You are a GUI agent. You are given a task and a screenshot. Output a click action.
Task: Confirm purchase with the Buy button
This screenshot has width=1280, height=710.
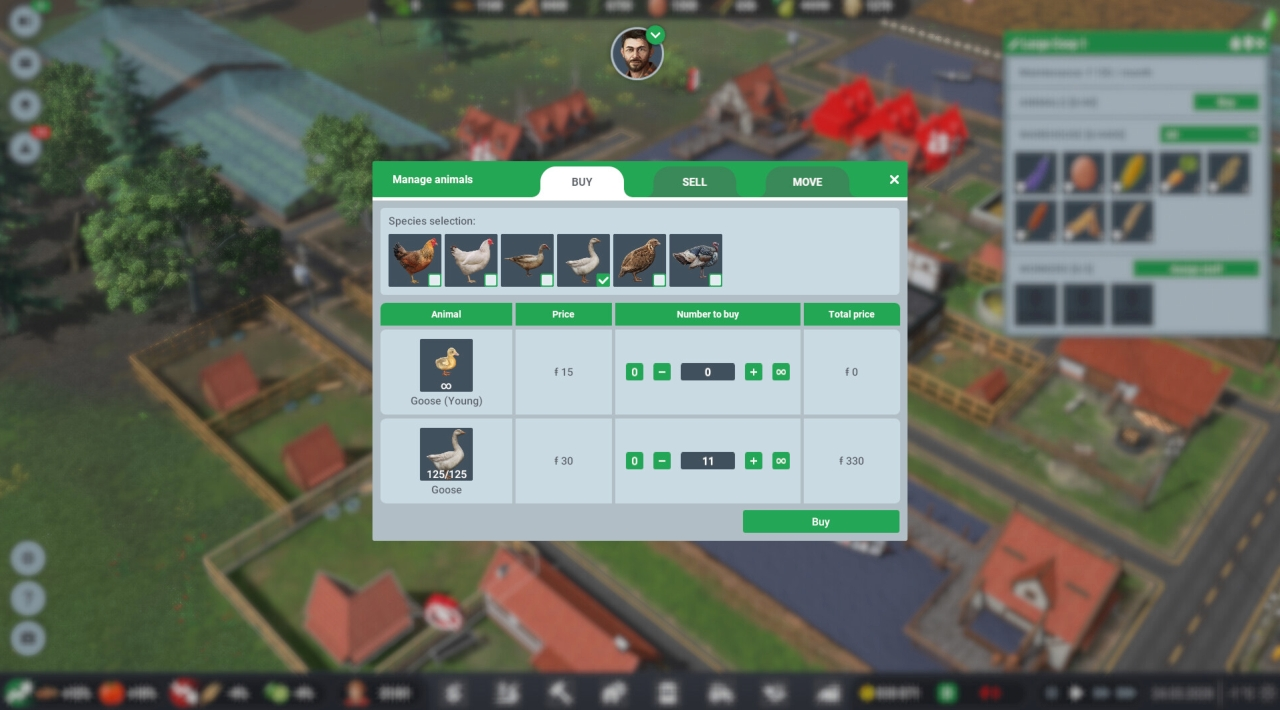pos(820,522)
